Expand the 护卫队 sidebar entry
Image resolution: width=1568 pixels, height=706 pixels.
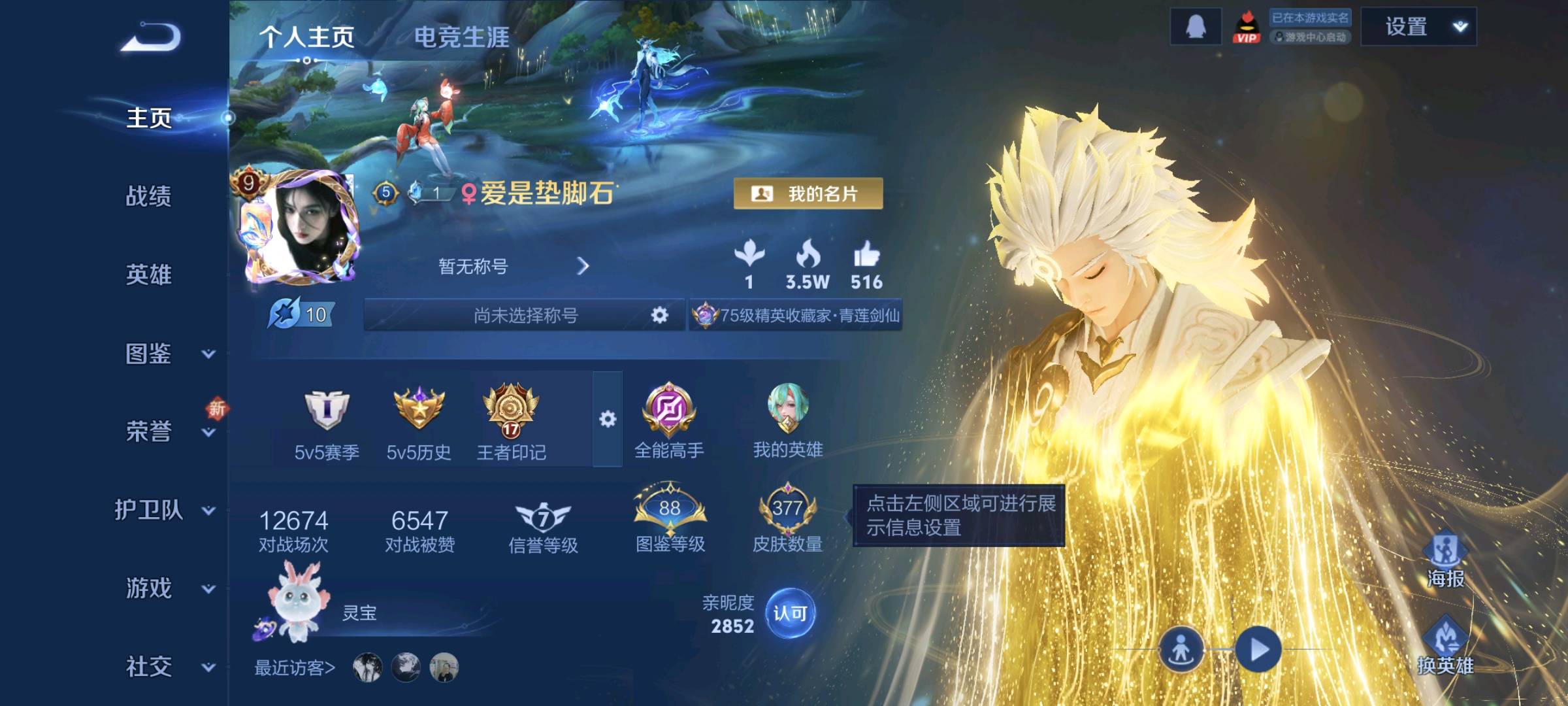click(163, 510)
